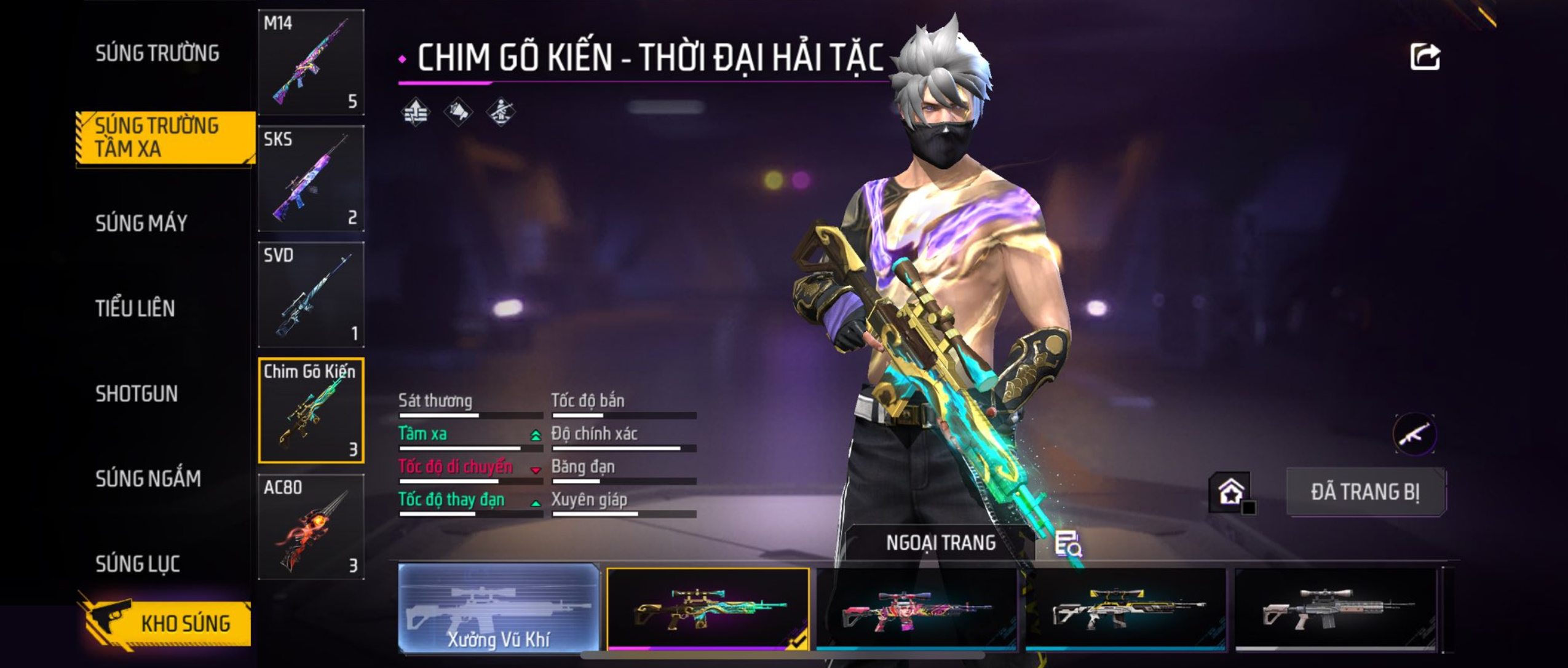This screenshot has height=668, width=1568.
Task: Choose the pink and red Woodpecker skin
Action: [916, 608]
